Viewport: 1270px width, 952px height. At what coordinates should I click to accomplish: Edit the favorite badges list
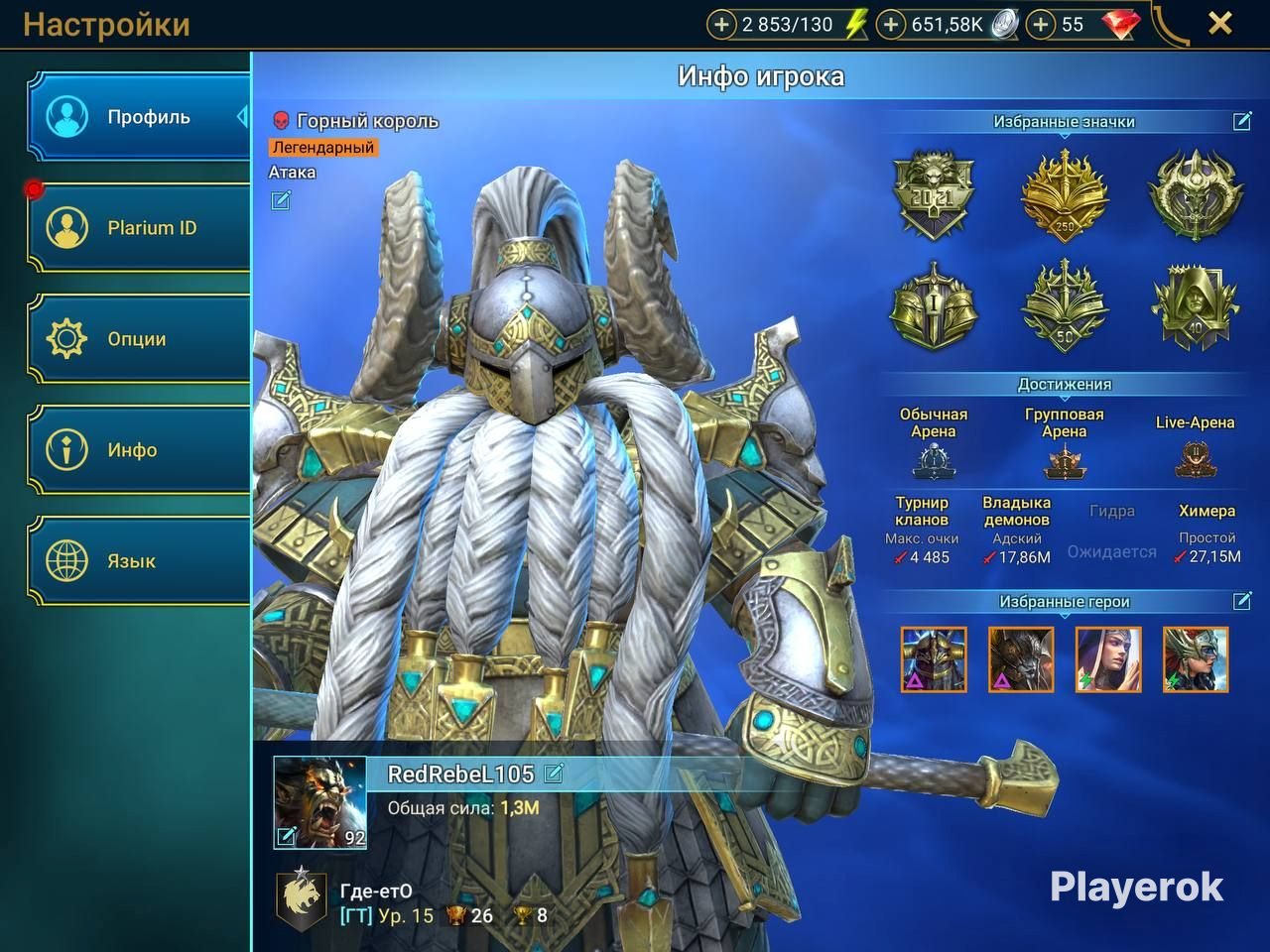(x=1241, y=121)
